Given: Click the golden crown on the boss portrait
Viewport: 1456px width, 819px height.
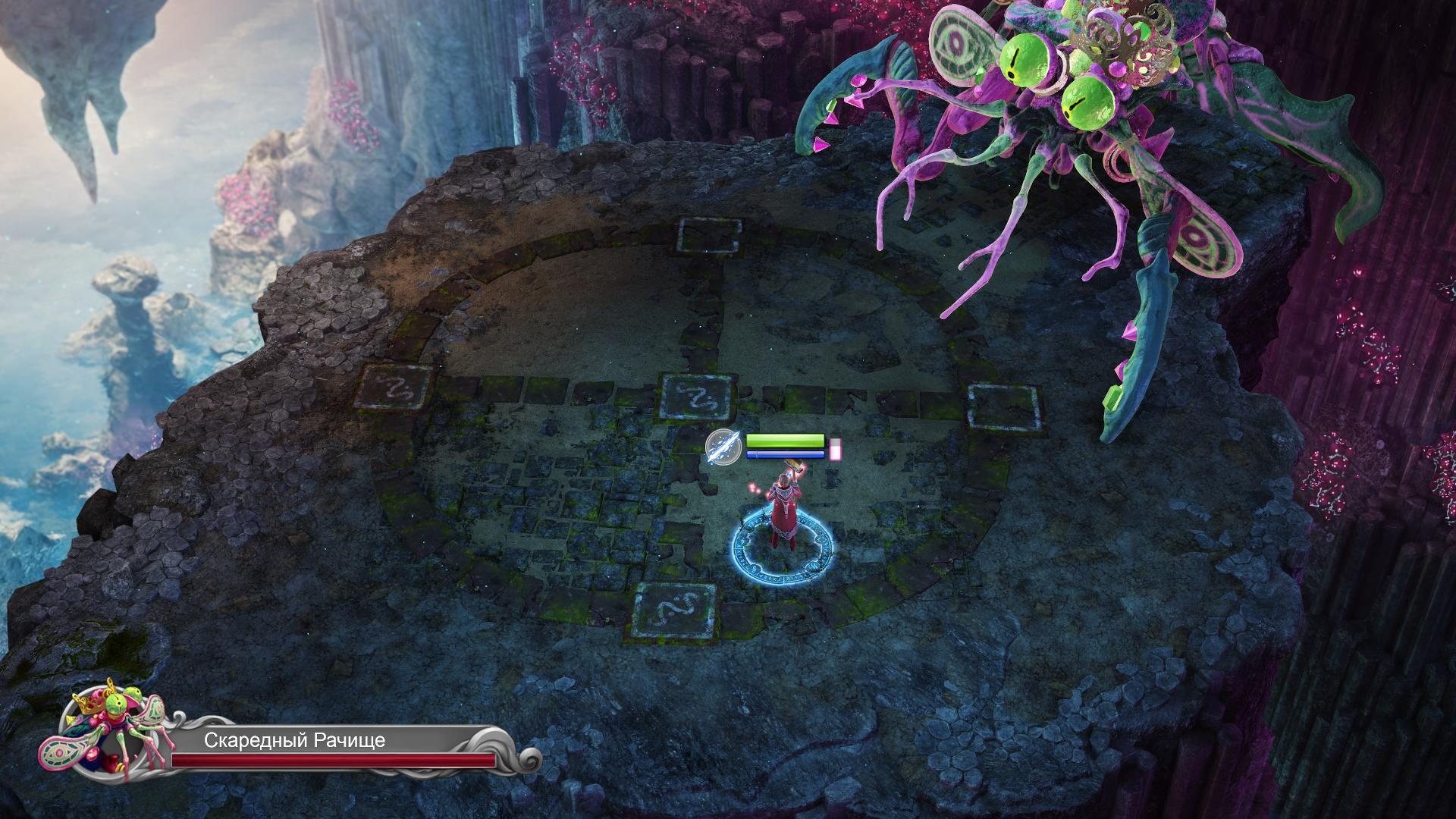Looking at the screenshot, I should click(87, 705).
